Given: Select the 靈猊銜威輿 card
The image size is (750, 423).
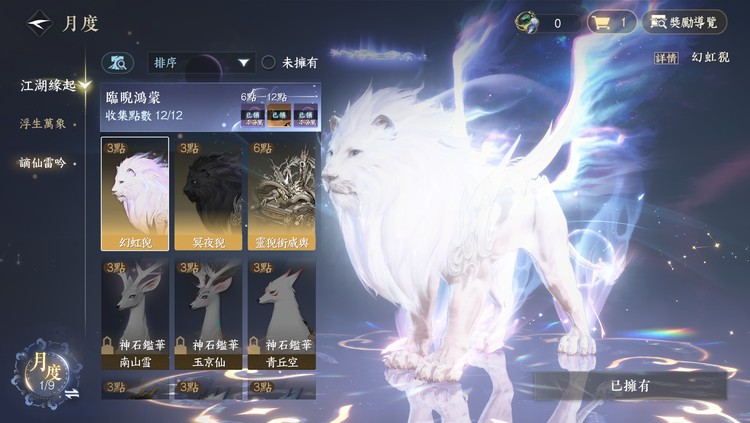Looking at the screenshot, I should 281,194.
